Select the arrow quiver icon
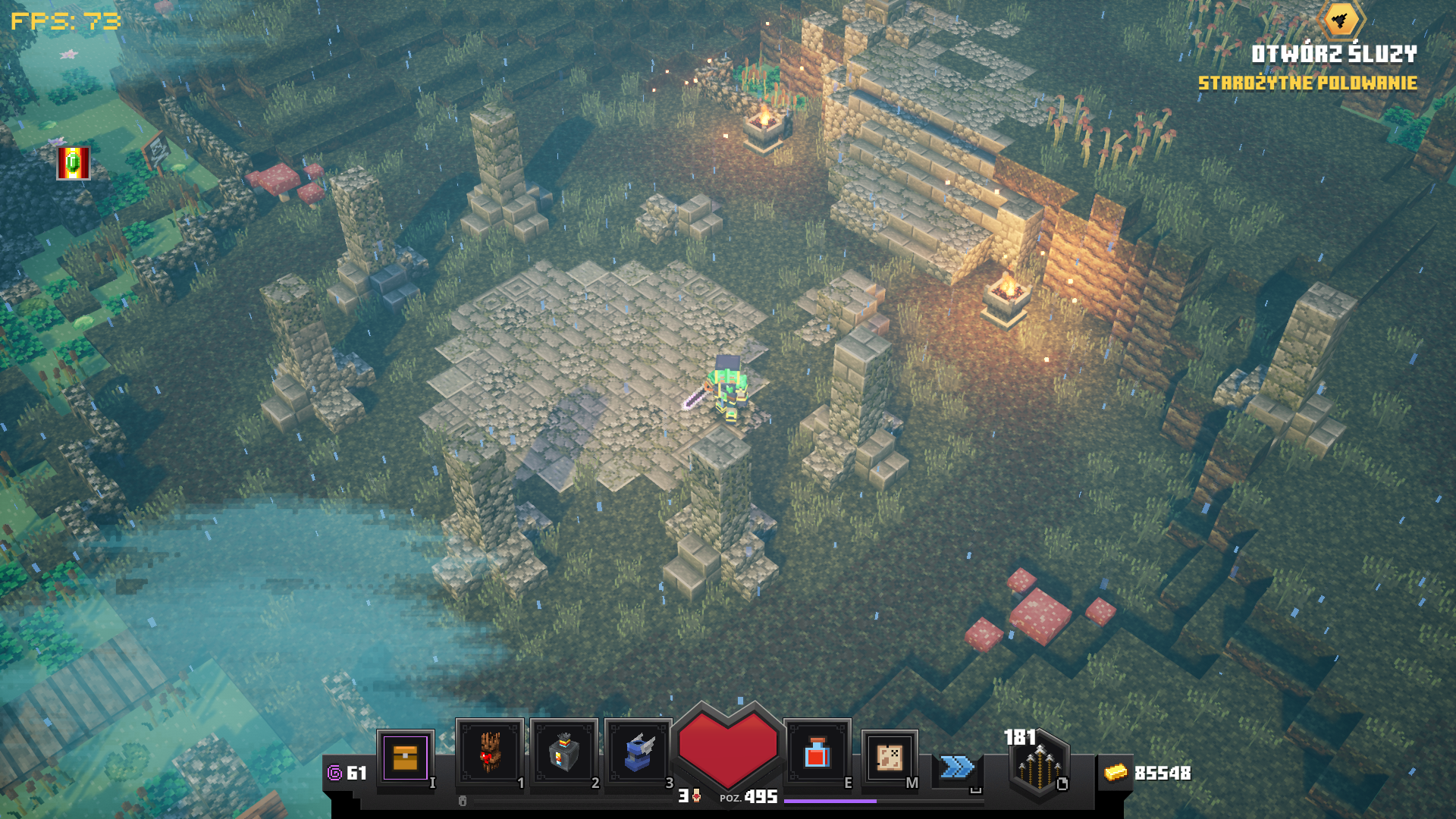This screenshot has width=1456, height=819. (1039, 764)
